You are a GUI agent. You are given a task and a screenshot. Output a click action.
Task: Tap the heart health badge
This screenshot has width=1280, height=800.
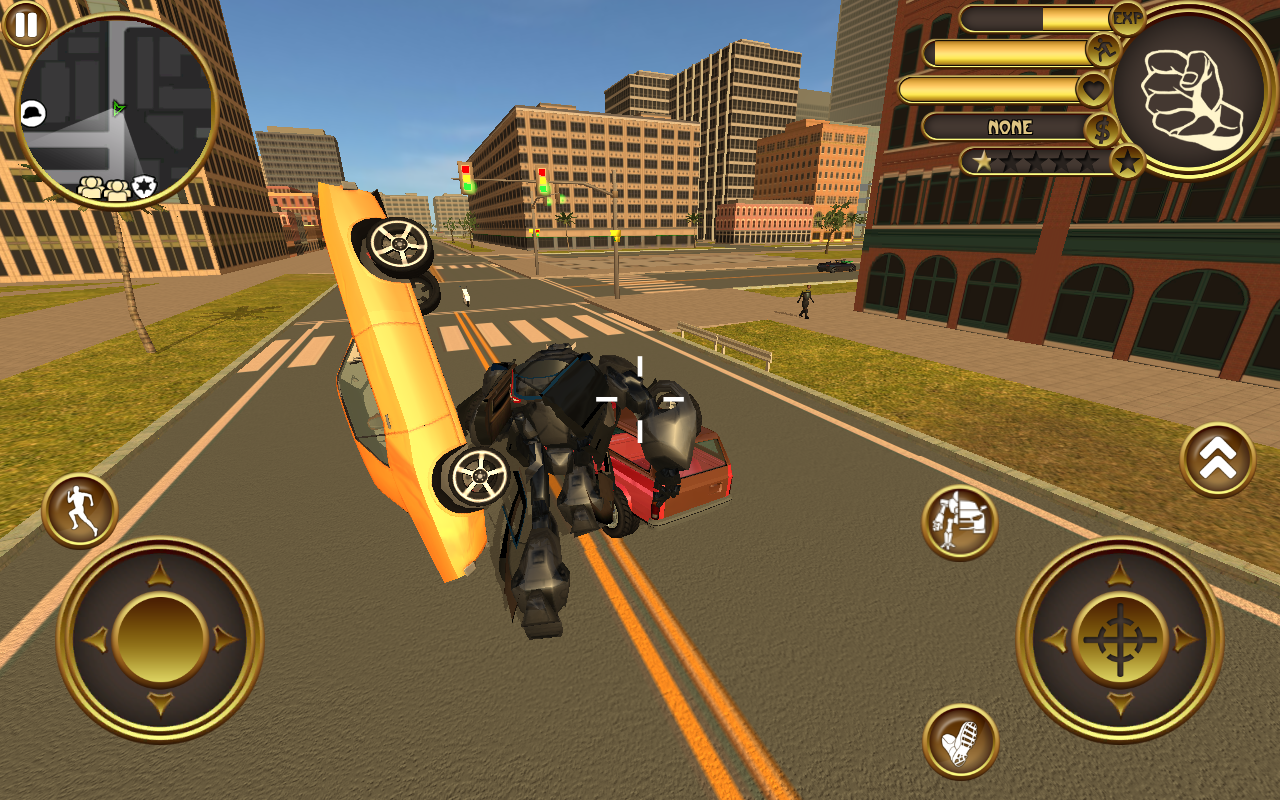(x=1094, y=90)
